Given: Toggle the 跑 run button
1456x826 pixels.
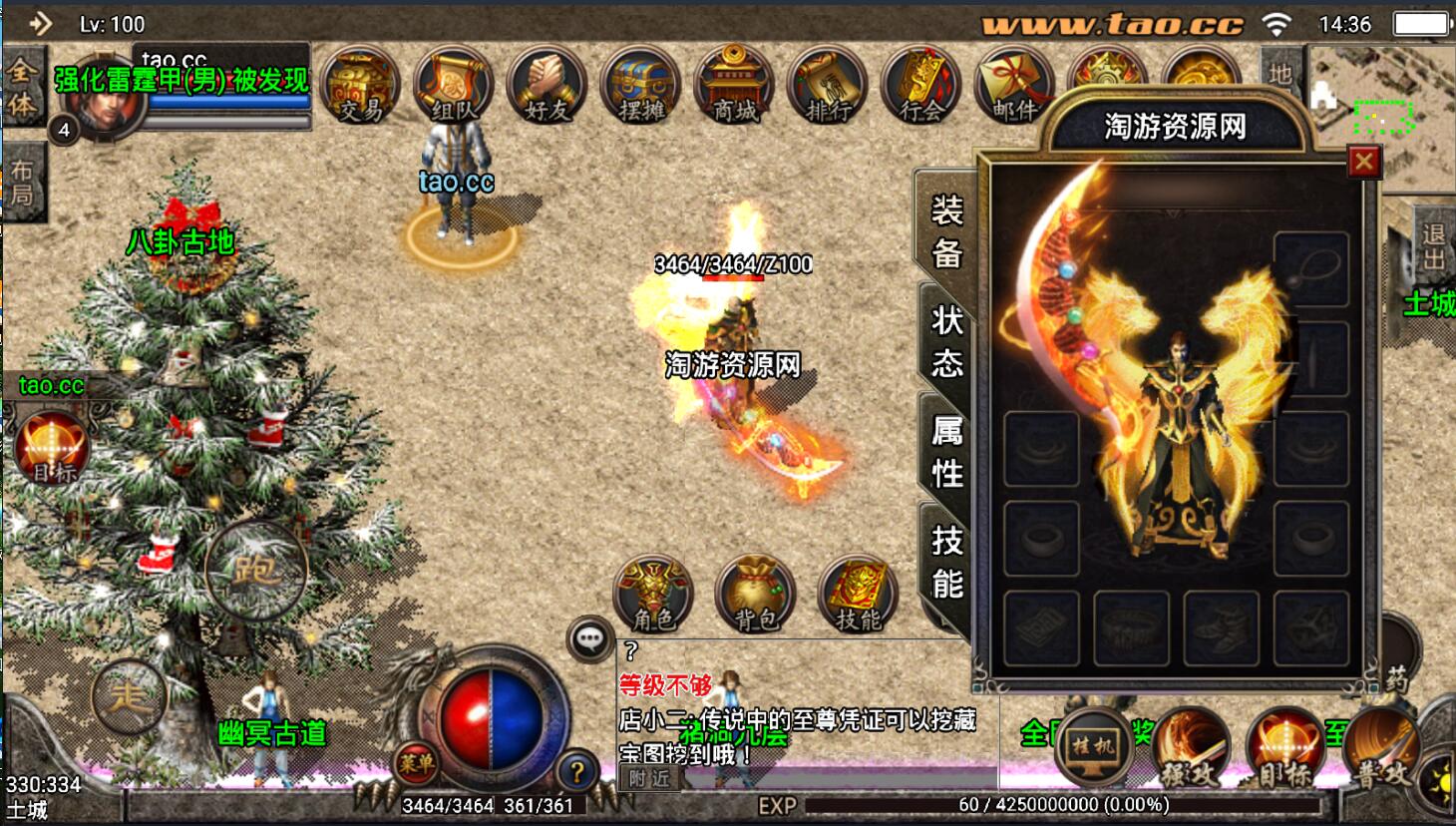Looking at the screenshot, I should tap(255, 571).
